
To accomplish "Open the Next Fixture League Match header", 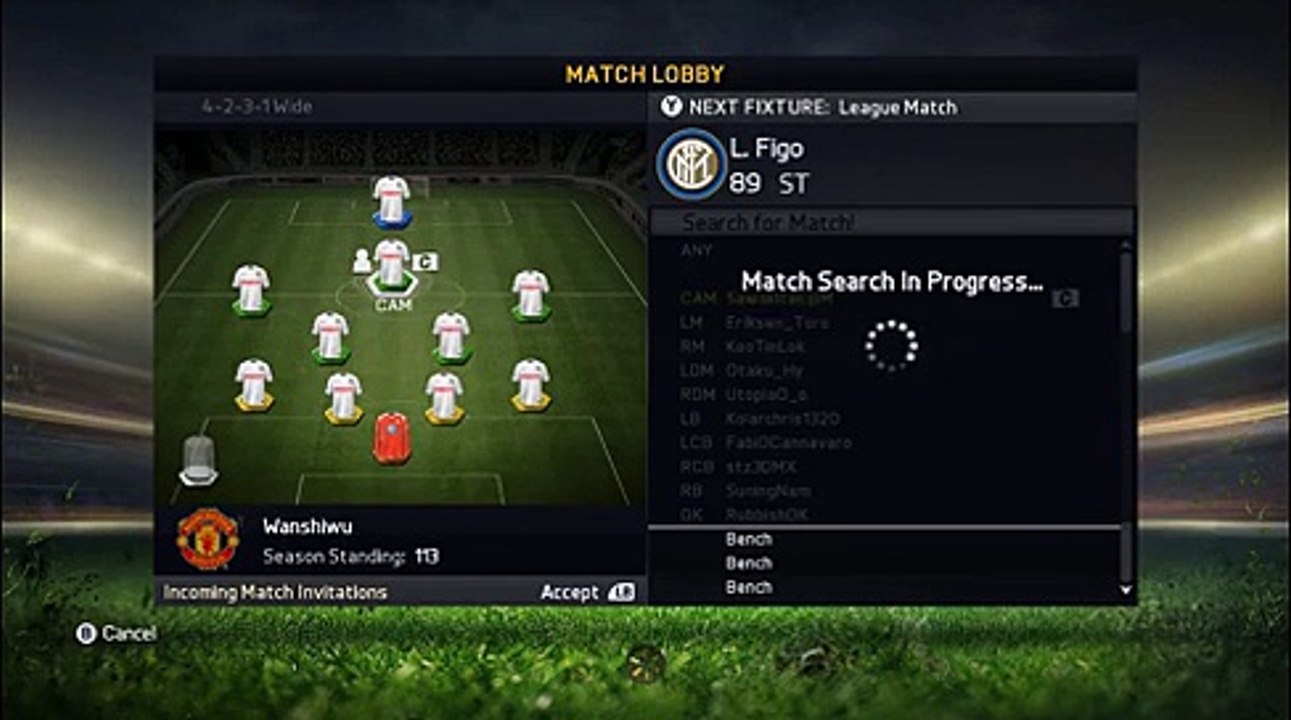I will coord(809,107).
